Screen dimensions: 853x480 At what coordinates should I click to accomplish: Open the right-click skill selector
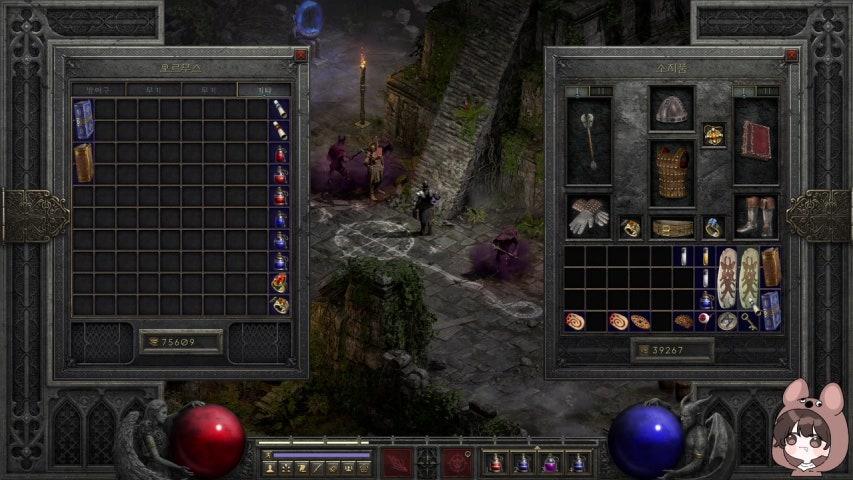[458, 463]
